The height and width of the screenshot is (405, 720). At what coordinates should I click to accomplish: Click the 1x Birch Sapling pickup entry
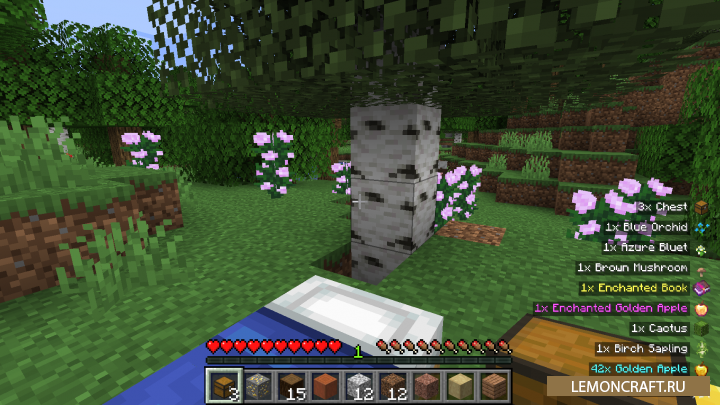click(641, 349)
